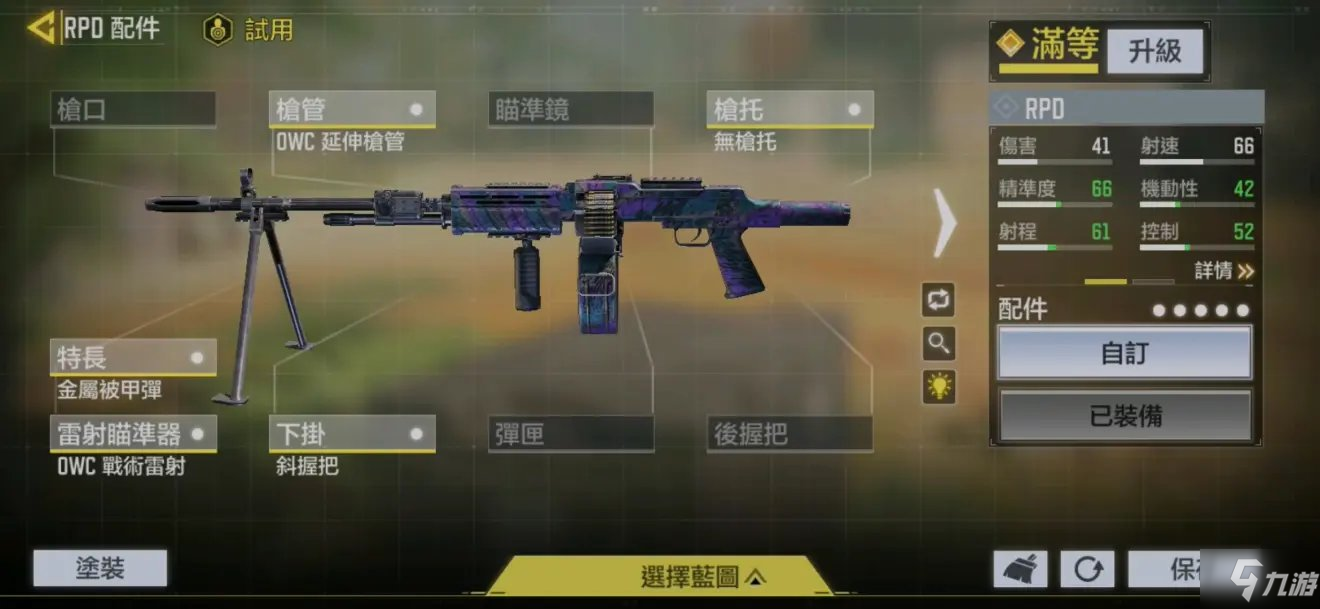Show weapon stat 詳情 details
The width and height of the screenshot is (1320, 609).
pos(1224,271)
